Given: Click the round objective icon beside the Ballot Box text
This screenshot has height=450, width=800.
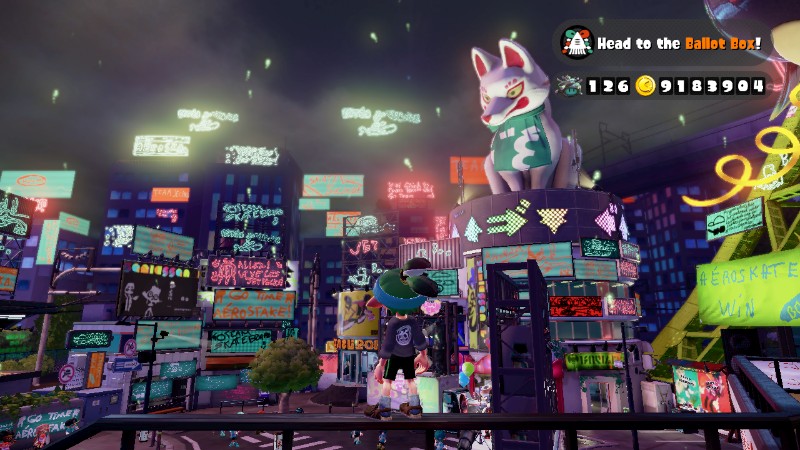Looking at the screenshot, I should tap(577, 43).
